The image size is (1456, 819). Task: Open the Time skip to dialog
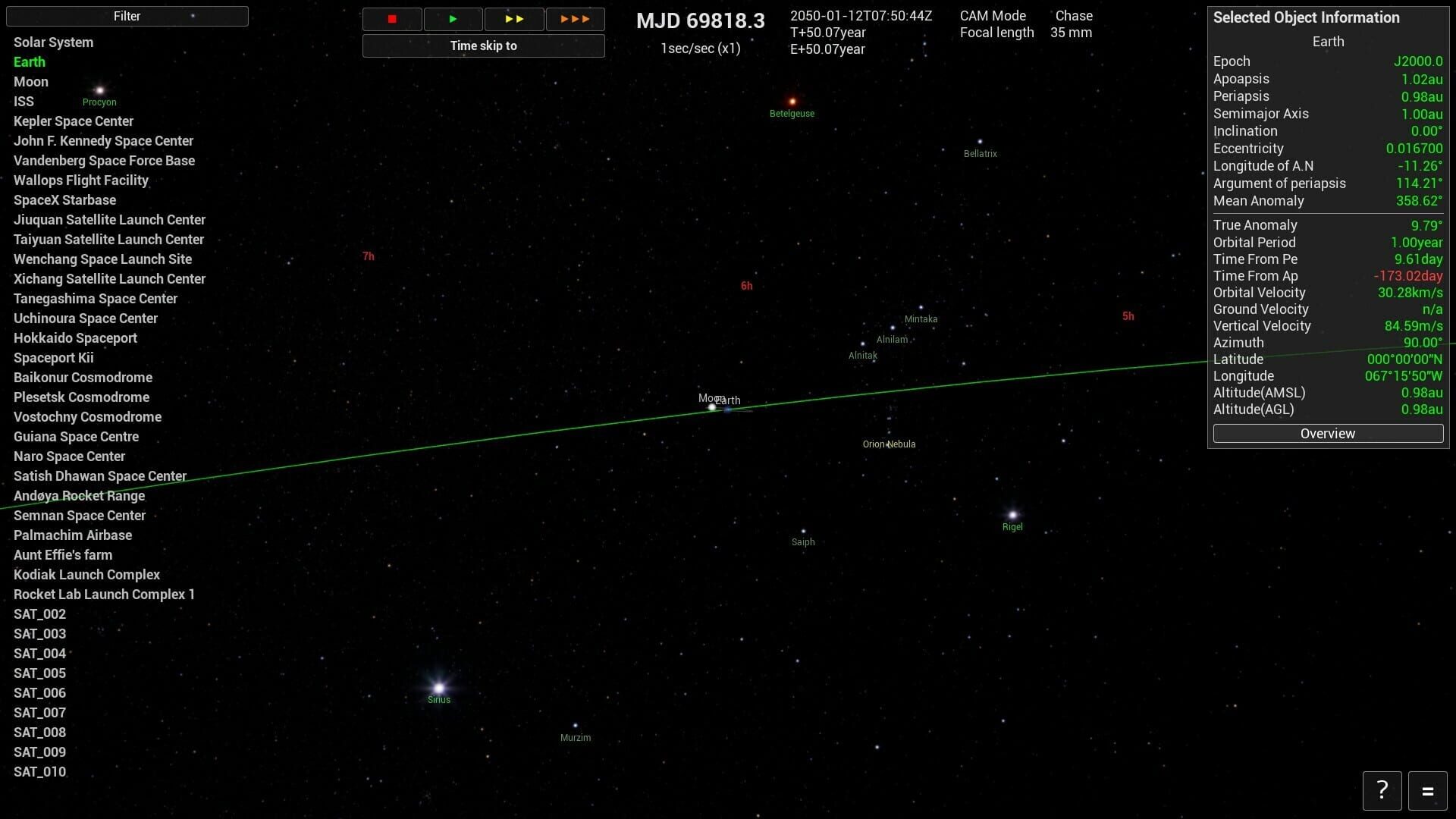(x=483, y=45)
